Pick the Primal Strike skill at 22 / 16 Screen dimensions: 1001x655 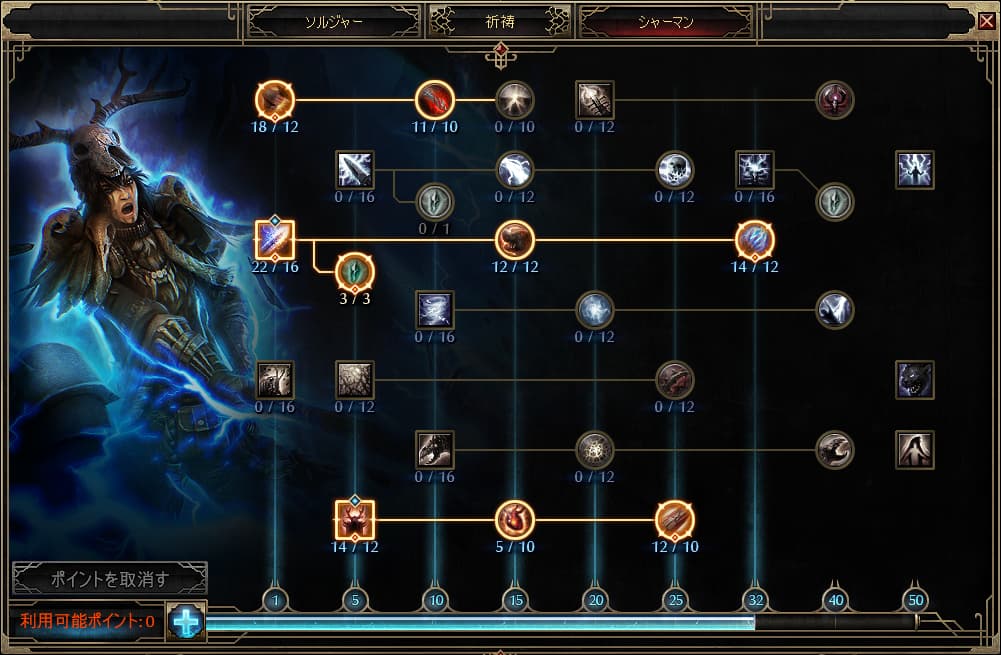point(274,240)
